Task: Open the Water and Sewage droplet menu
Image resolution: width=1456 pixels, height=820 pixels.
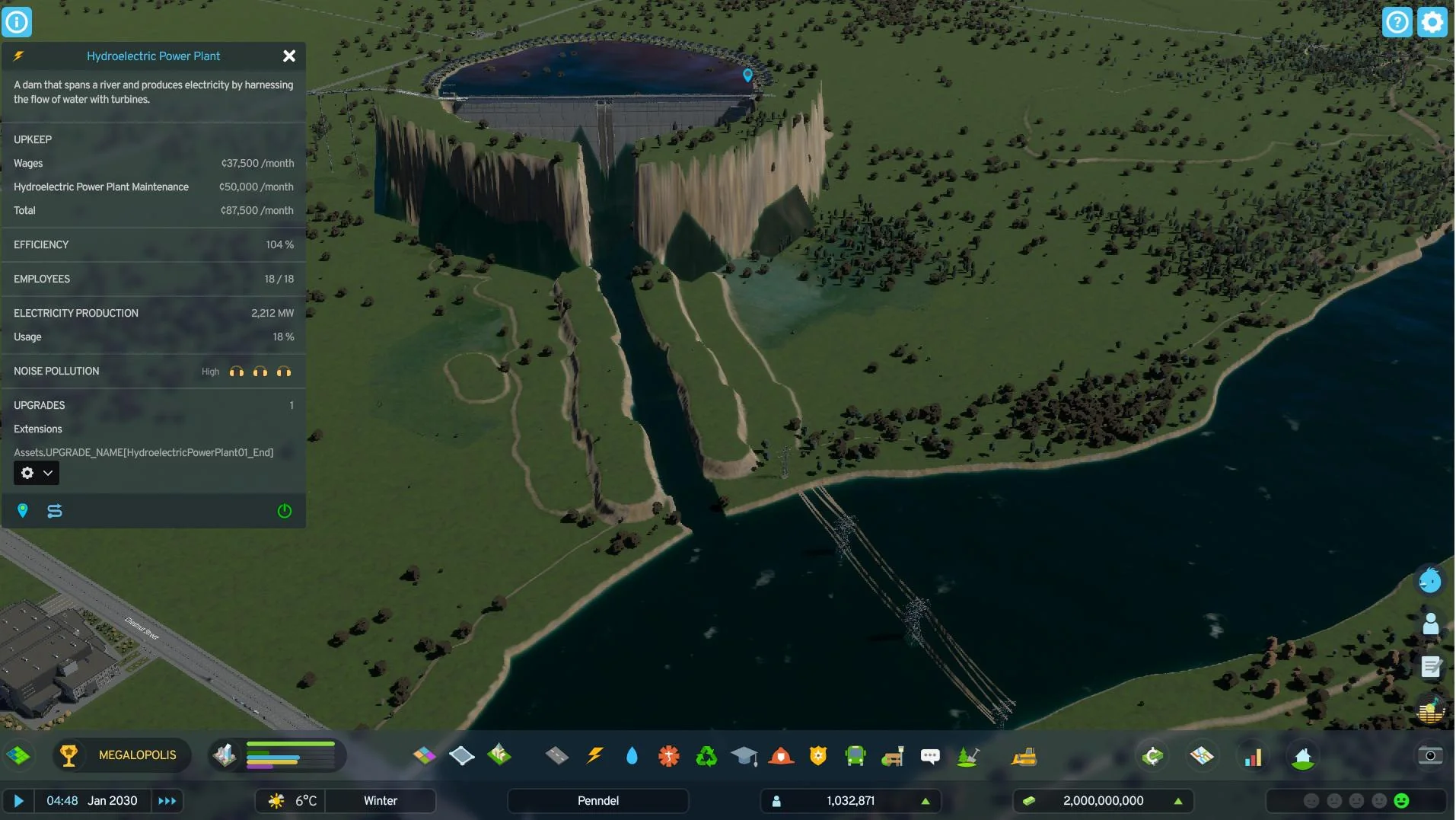Action: (x=632, y=756)
